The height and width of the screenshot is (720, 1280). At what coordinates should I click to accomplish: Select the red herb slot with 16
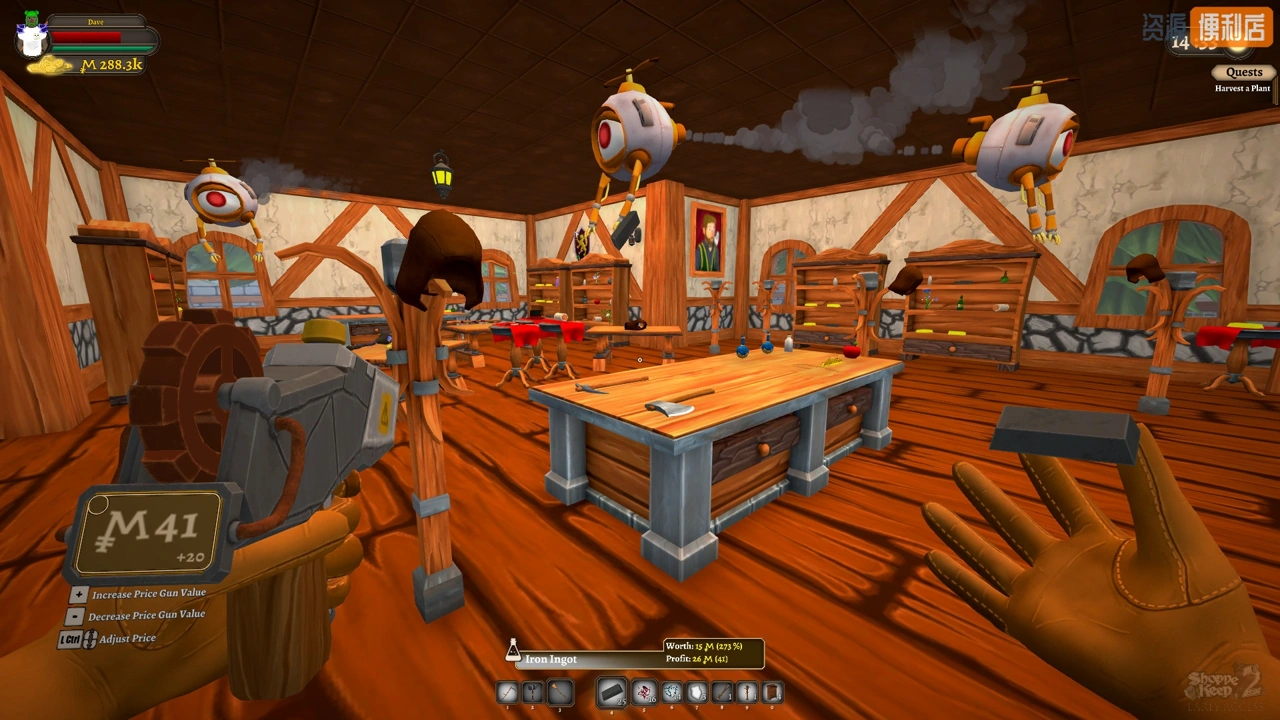click(x=645, y=692)
